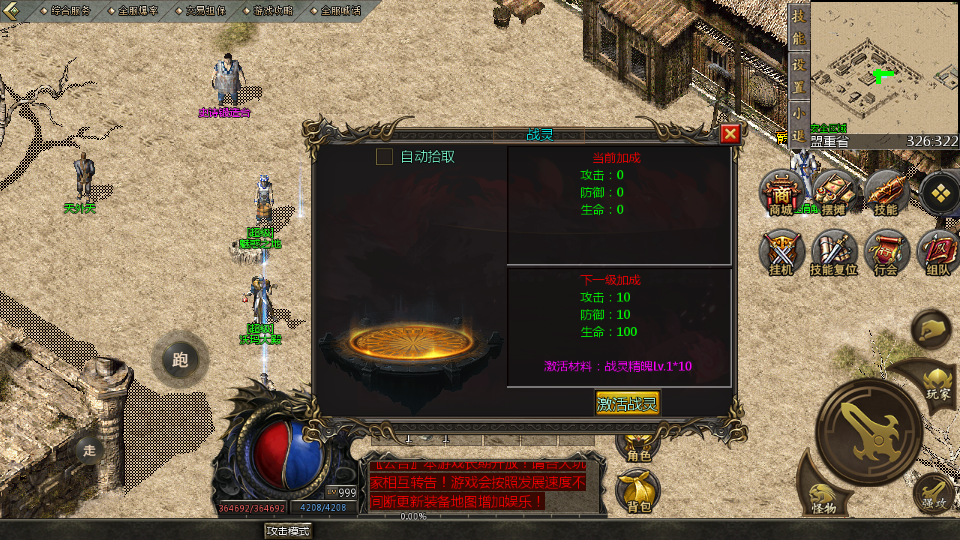Open the 商城 shop icon
The width and height of the screenshot is (960, 540).
(x=780, y=191)
